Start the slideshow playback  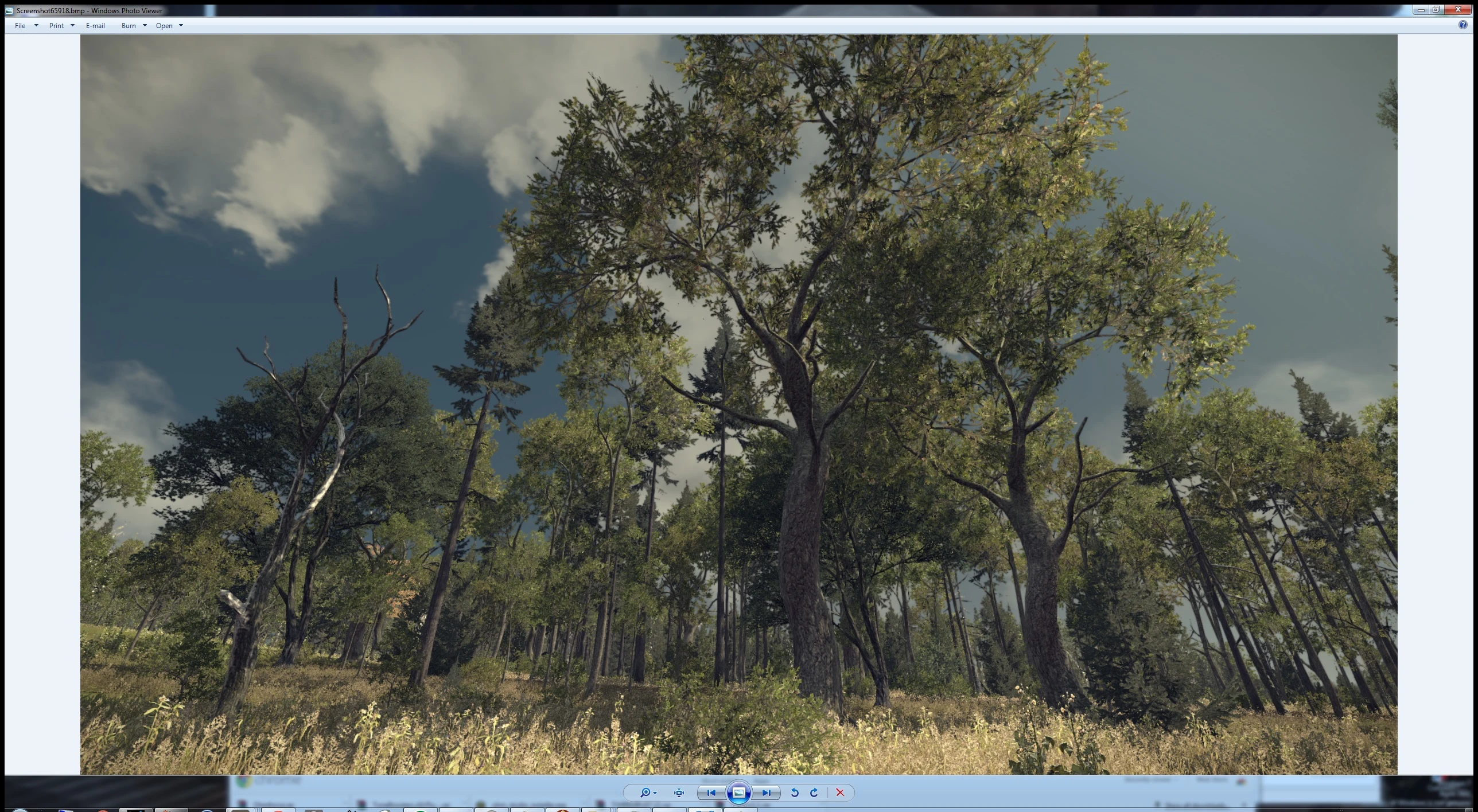tap(739, 793)
